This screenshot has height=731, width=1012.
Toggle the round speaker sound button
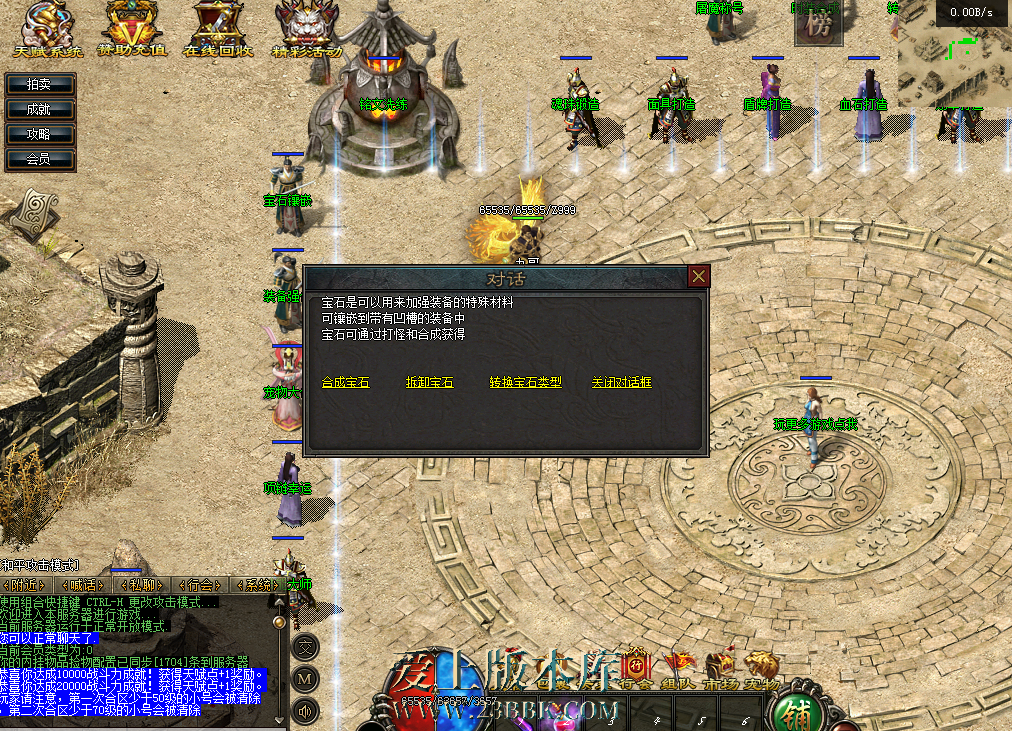pos(305,711)
